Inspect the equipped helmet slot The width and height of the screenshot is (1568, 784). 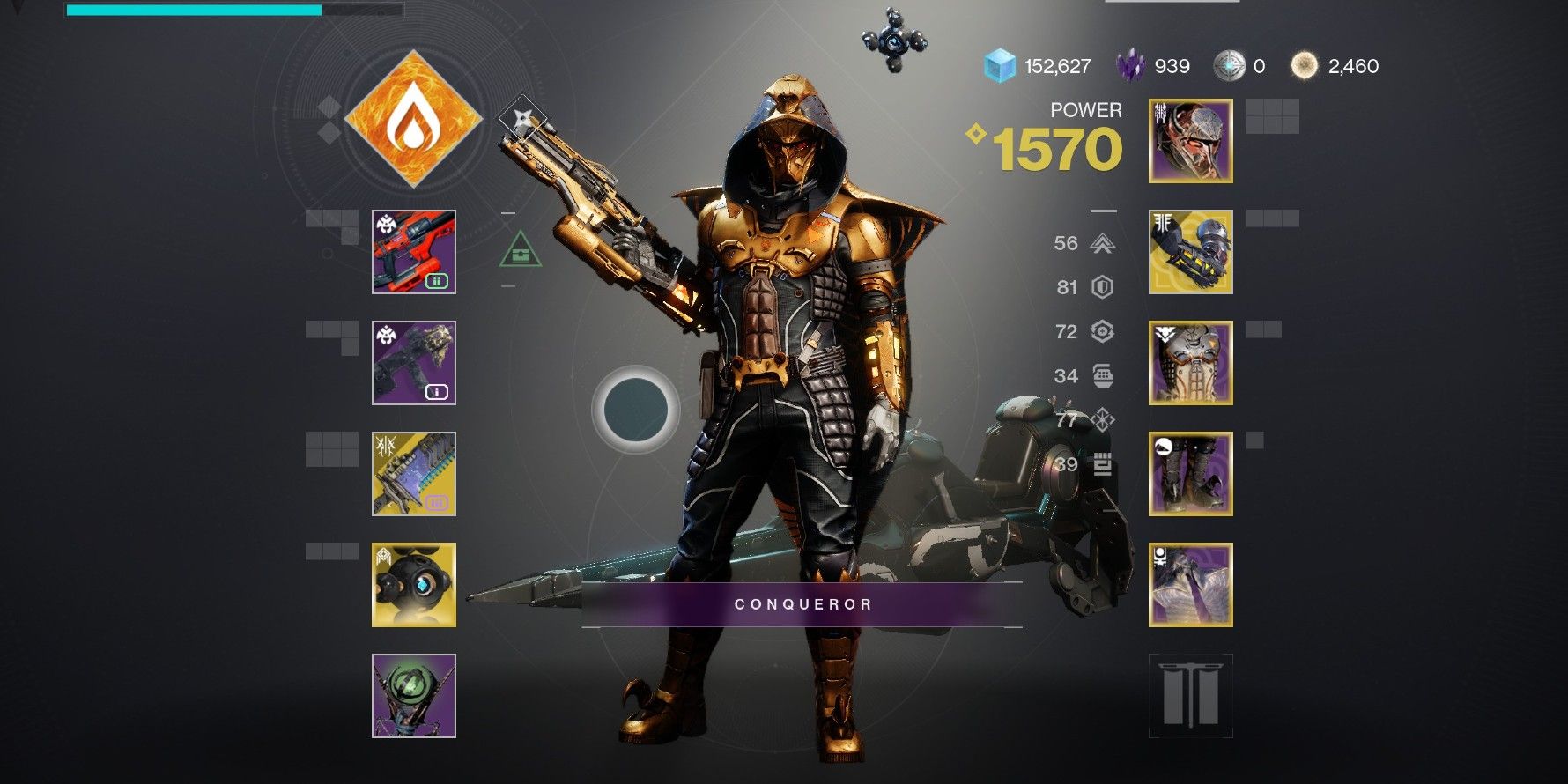click(1191, 141)
